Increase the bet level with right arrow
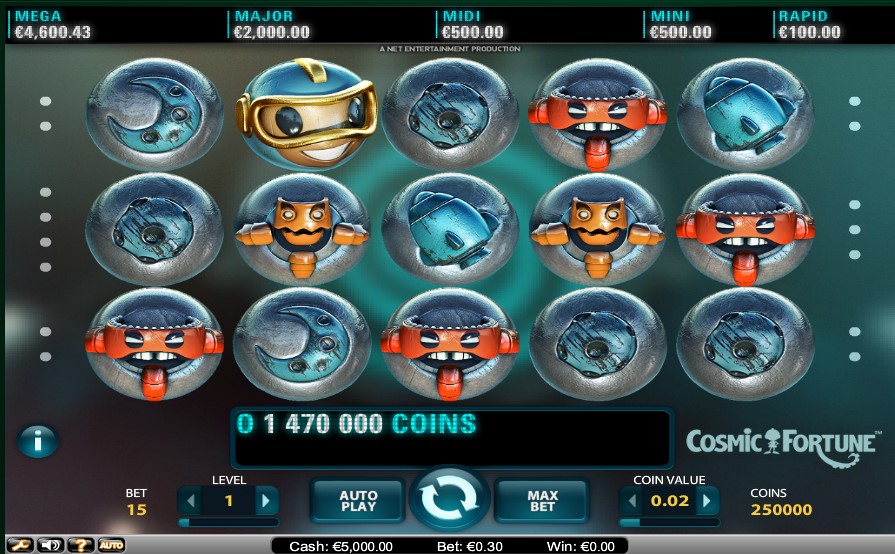 click(x=266, y=500)
